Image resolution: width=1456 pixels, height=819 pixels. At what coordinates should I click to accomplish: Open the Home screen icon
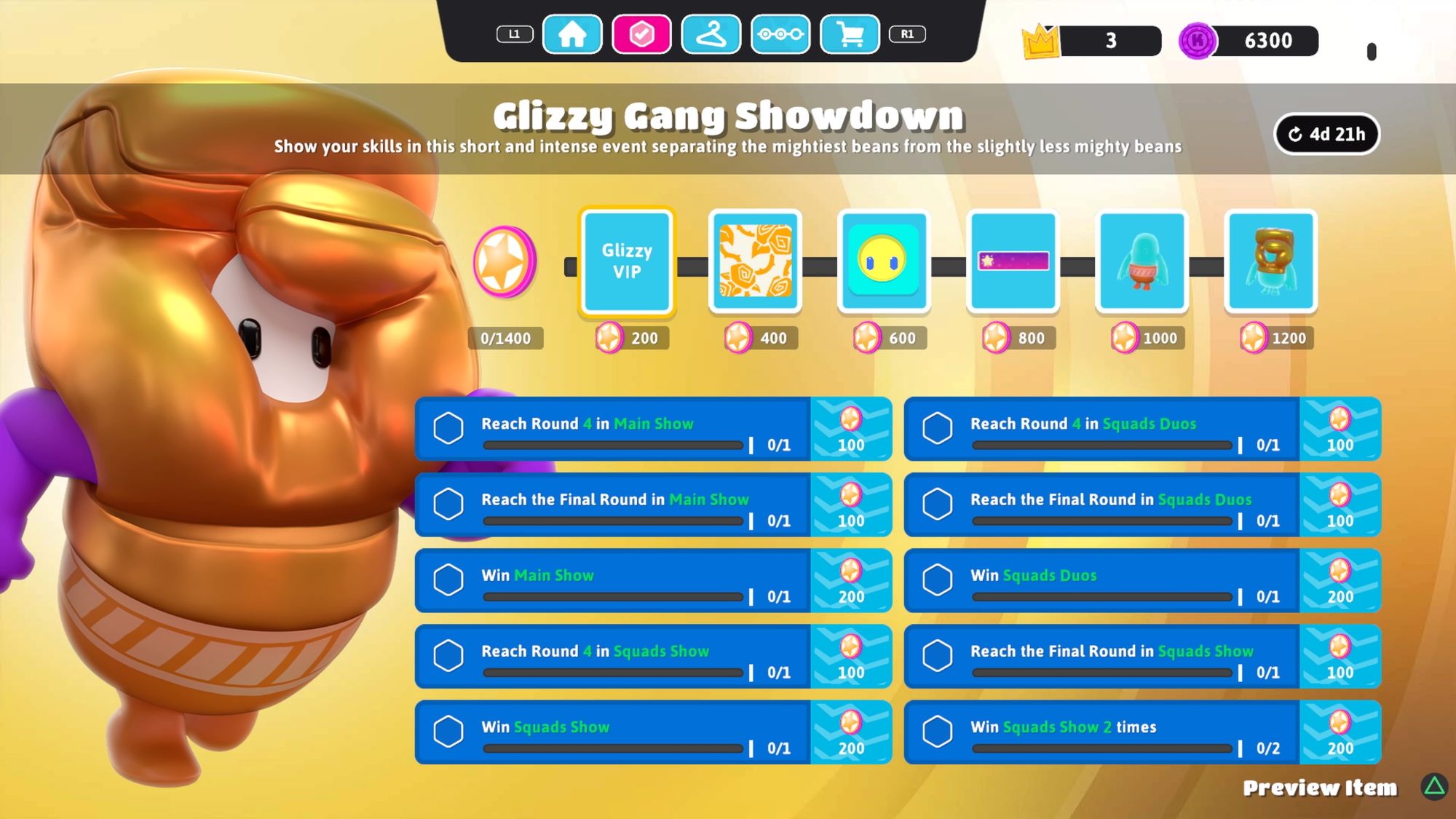coord(573,33)
